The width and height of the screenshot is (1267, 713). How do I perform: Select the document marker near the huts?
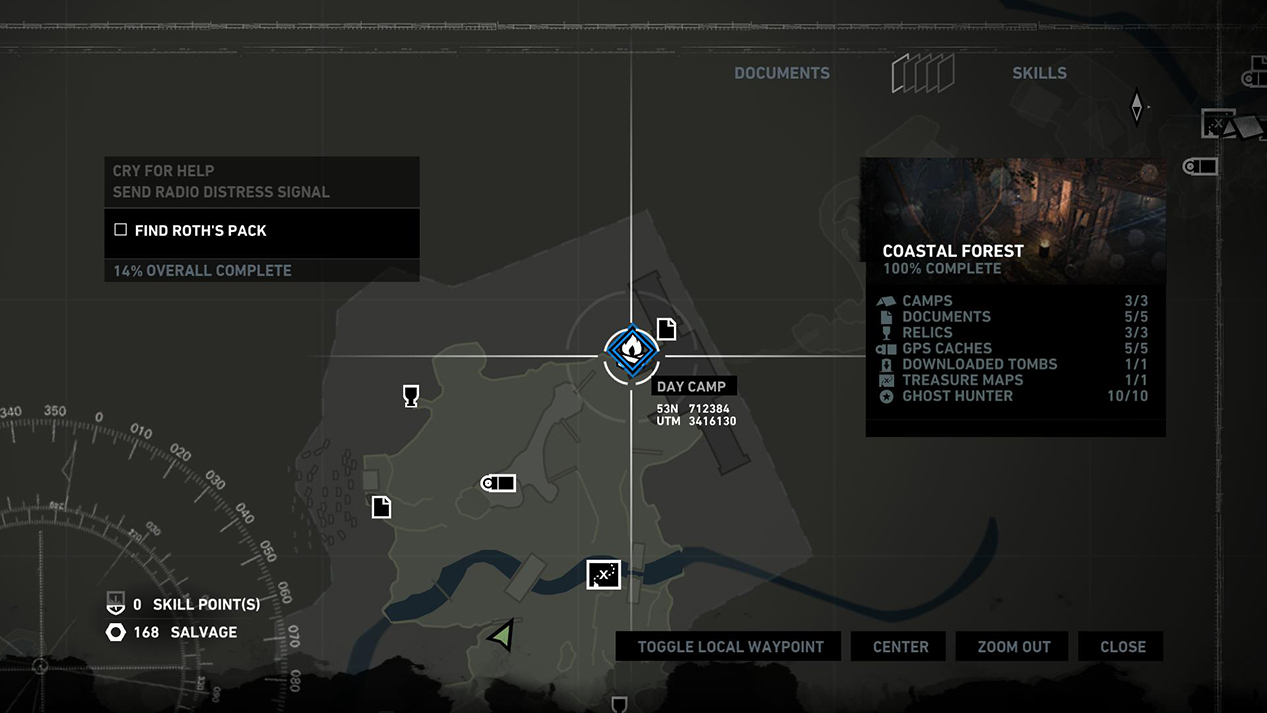[381, 507]
